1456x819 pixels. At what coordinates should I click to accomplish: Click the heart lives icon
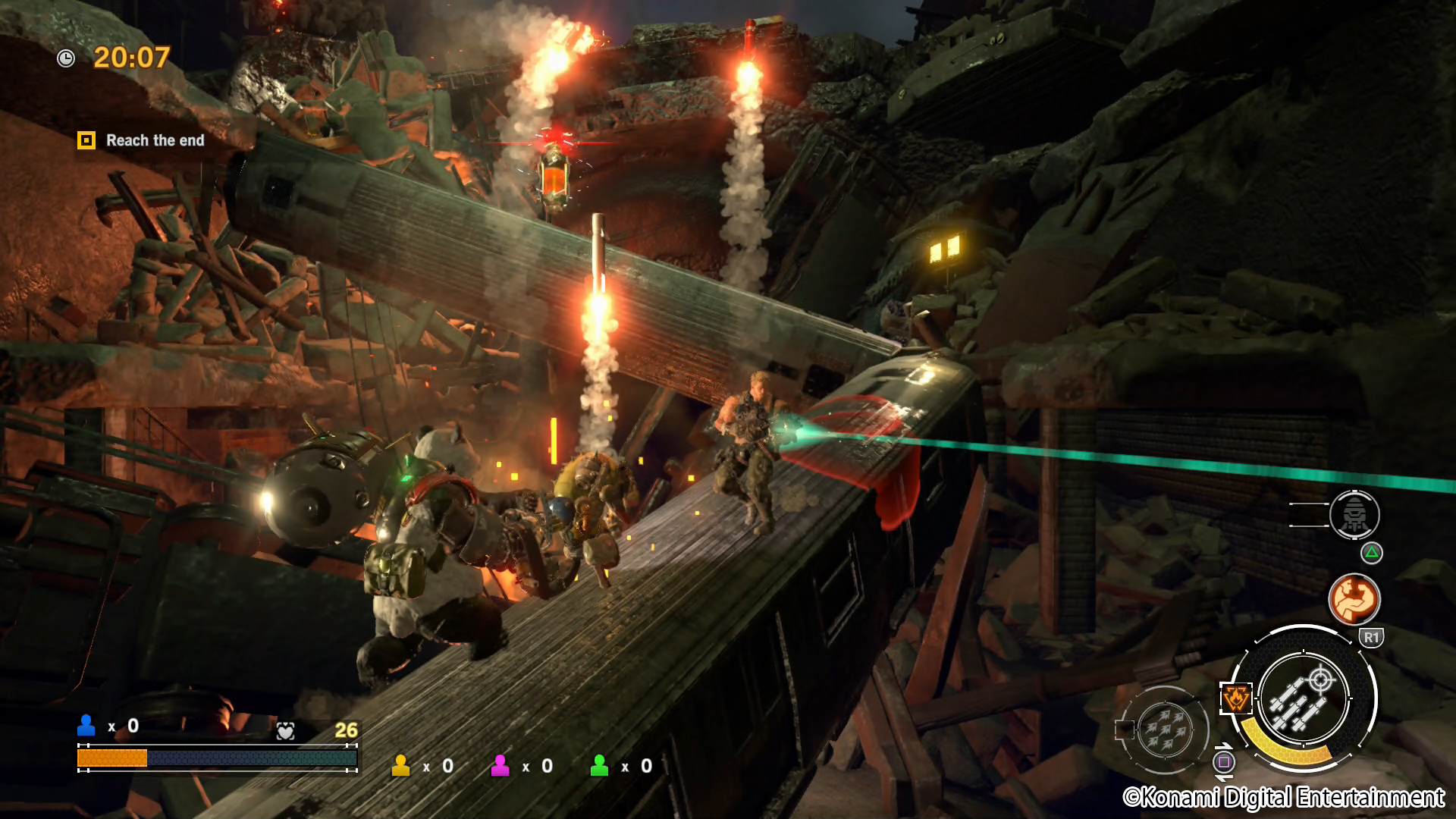285,731
